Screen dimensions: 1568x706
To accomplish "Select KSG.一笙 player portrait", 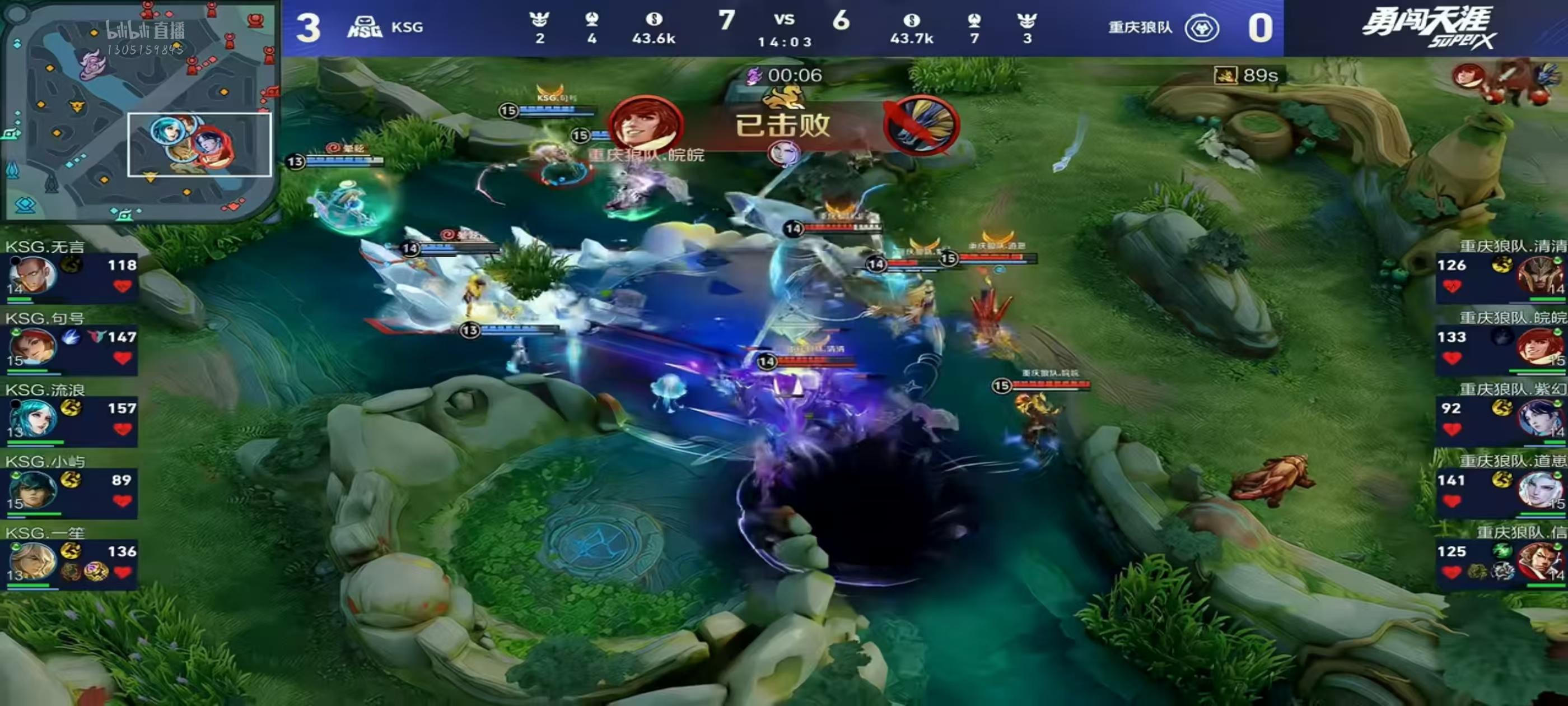I will point(32,561).
